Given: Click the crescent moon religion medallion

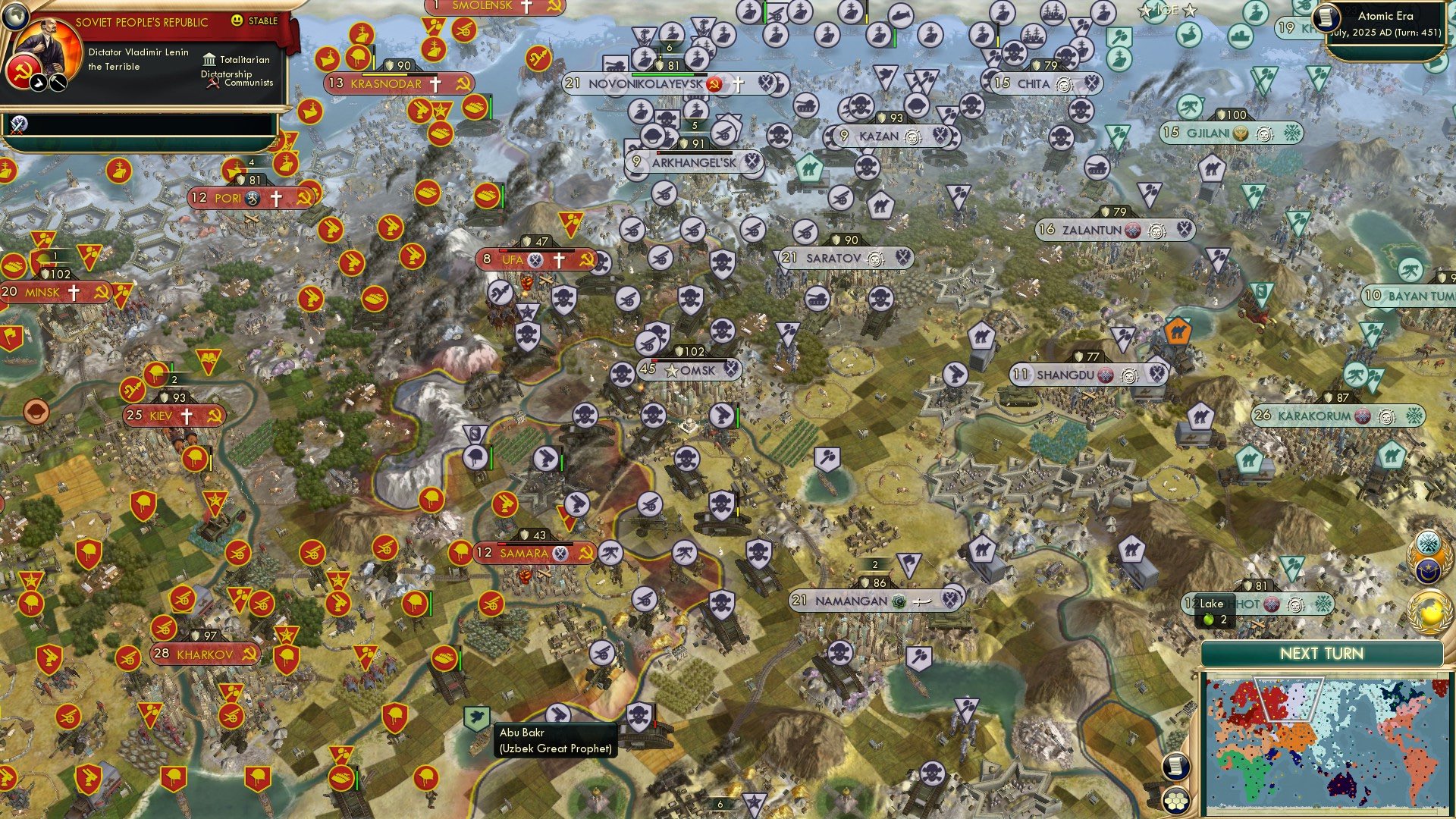Looking at the screenshot, I should 1427,571.
